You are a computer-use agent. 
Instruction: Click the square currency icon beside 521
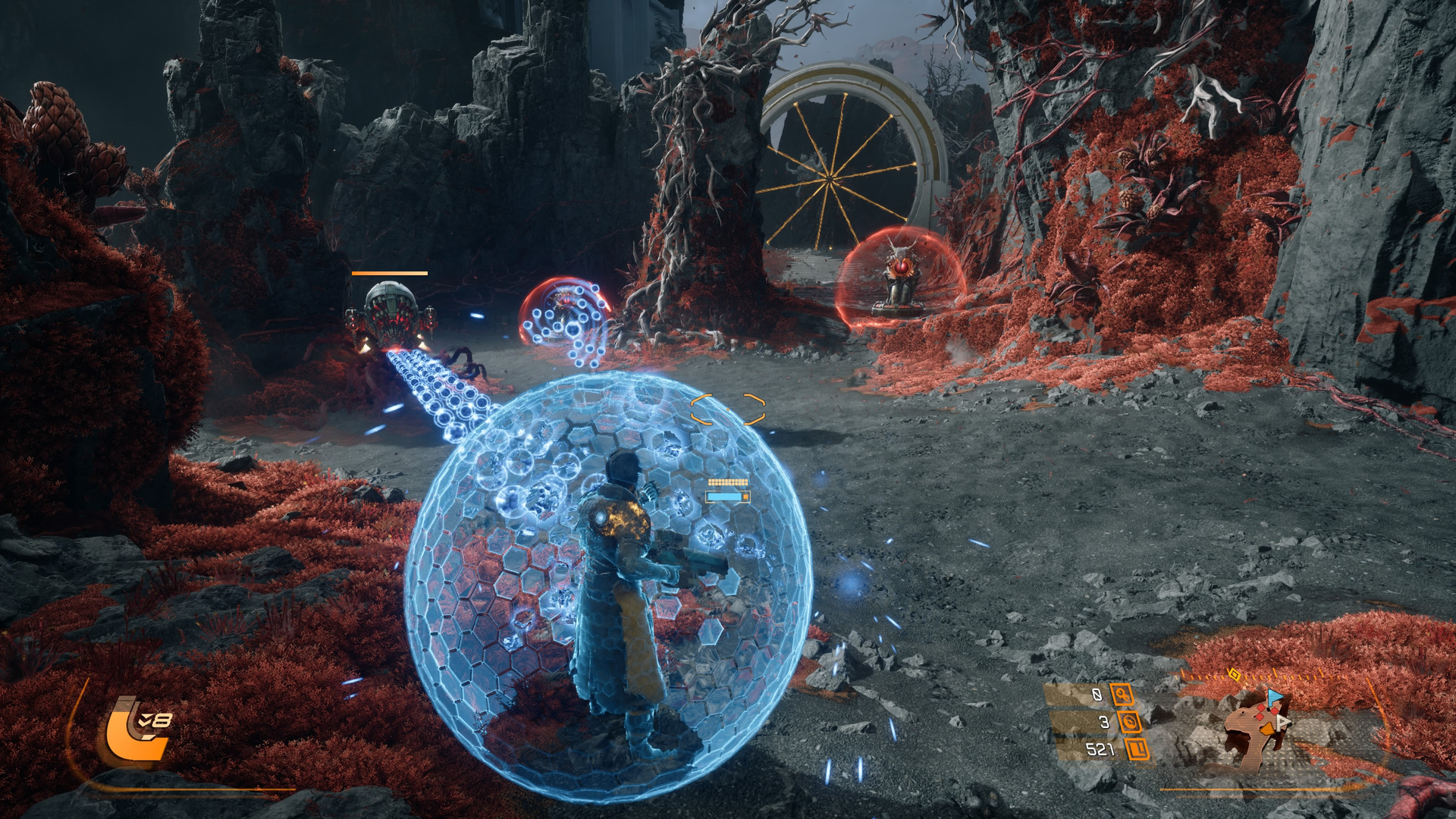(x=1137, y=750)
